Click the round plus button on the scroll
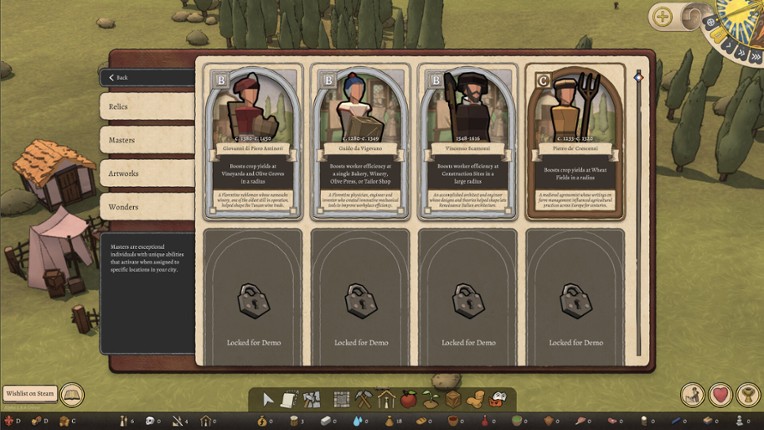Screen dimensions: 764x430 [661, 16]
